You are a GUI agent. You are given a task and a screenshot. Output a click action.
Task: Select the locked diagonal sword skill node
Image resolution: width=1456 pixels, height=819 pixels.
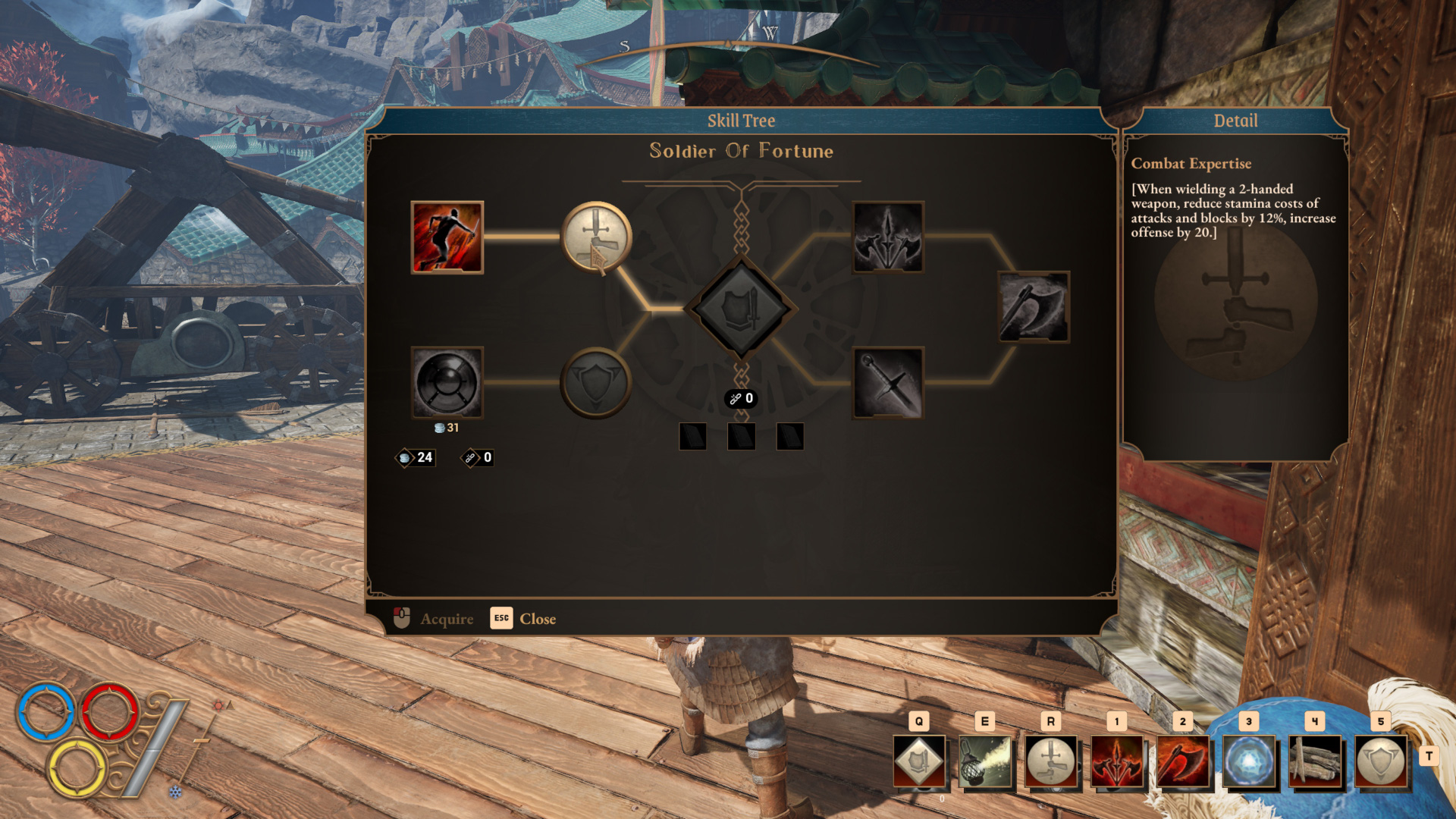coord(888,383)
